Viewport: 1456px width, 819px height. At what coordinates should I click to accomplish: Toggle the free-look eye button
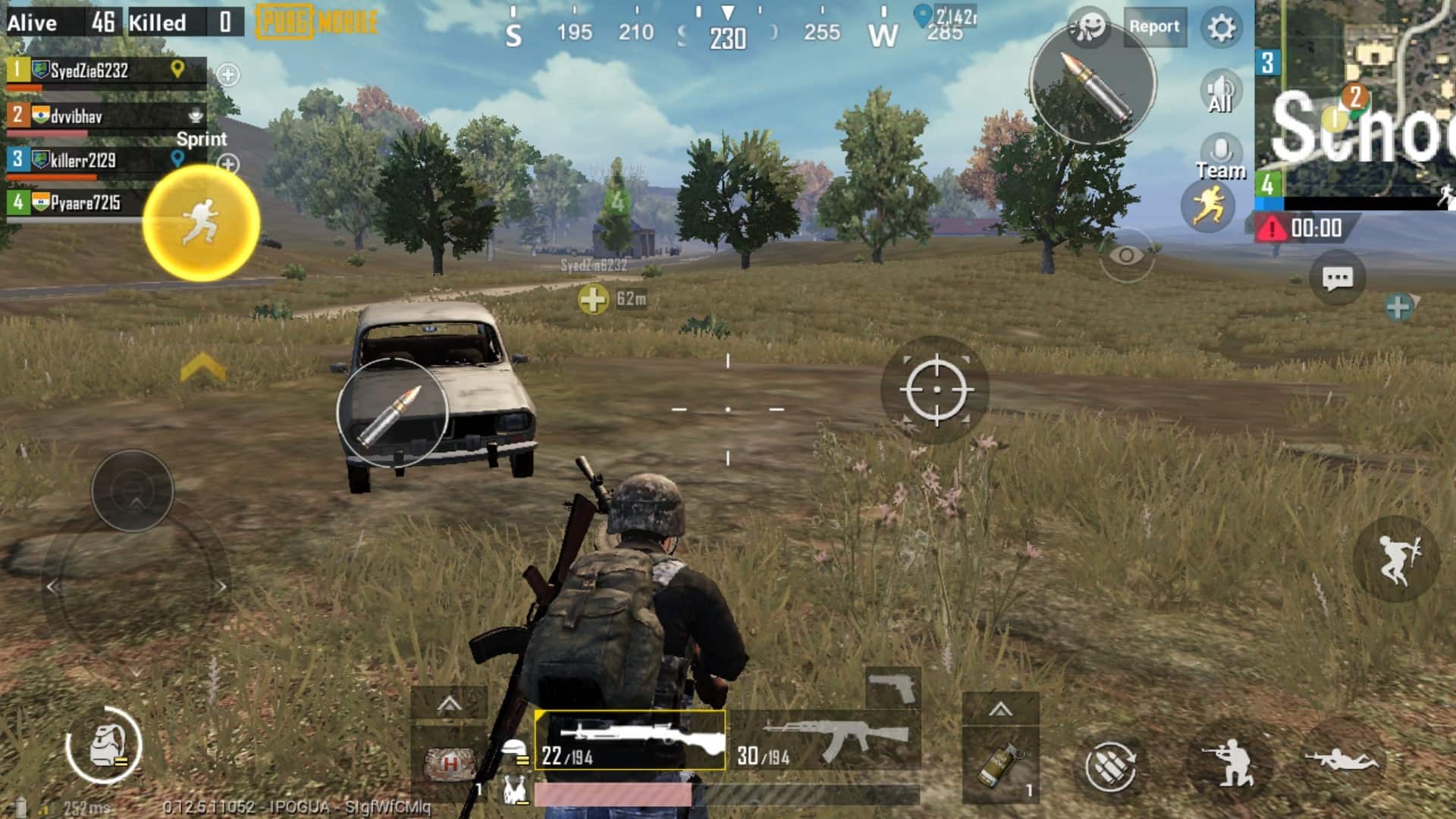pos(1126,256)
